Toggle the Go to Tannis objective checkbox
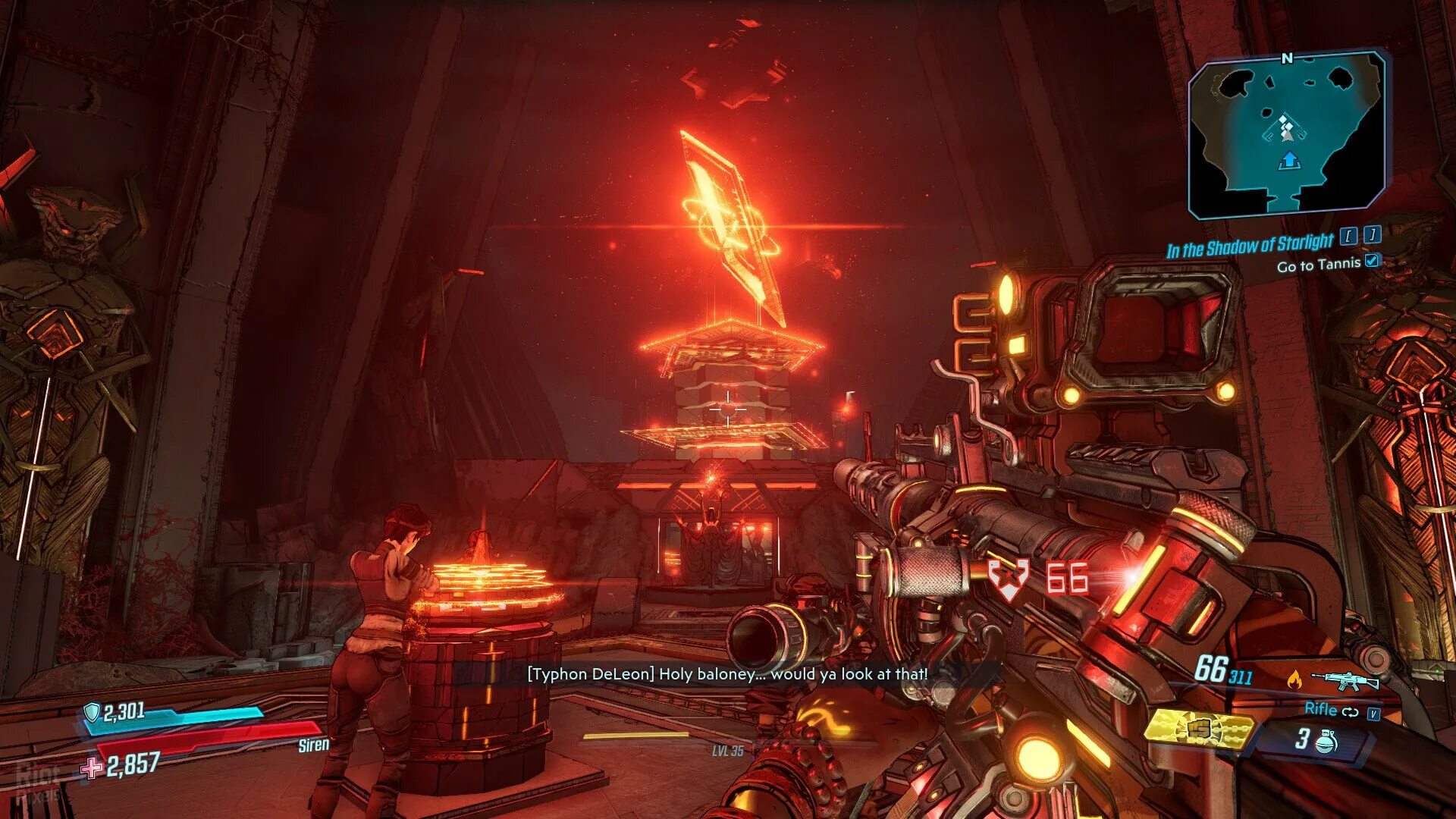This screenshot has height=819, width=1456. tap(1372, 261)
